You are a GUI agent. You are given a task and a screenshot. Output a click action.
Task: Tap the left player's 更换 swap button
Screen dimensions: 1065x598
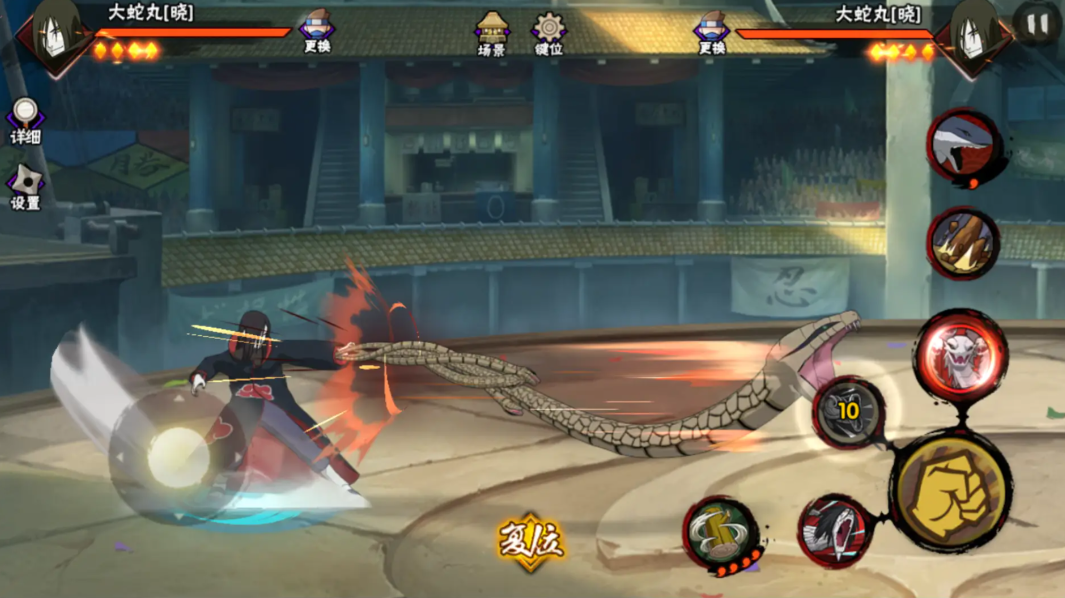[x=317, y=31]
